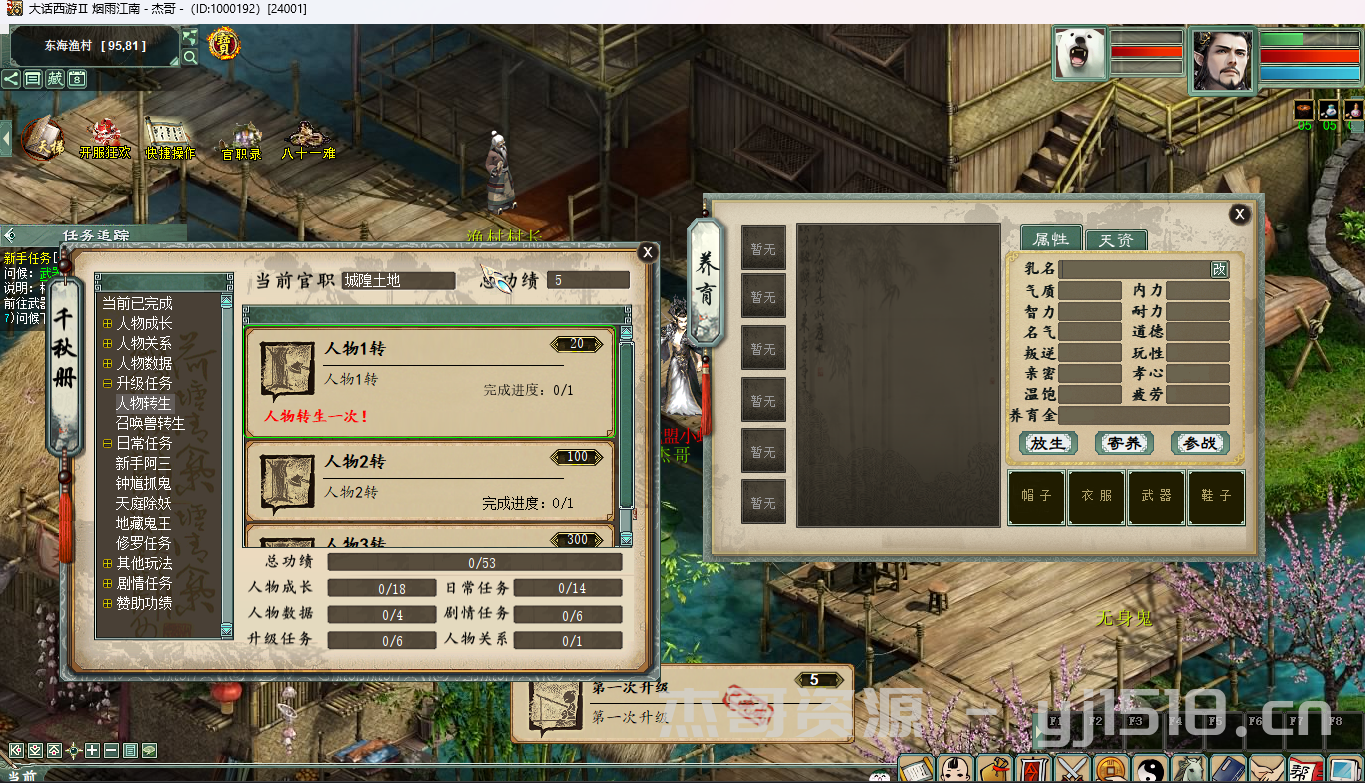Select the player character portrait
Screen dimensions: 1365x783
(x=1222, y=59)
